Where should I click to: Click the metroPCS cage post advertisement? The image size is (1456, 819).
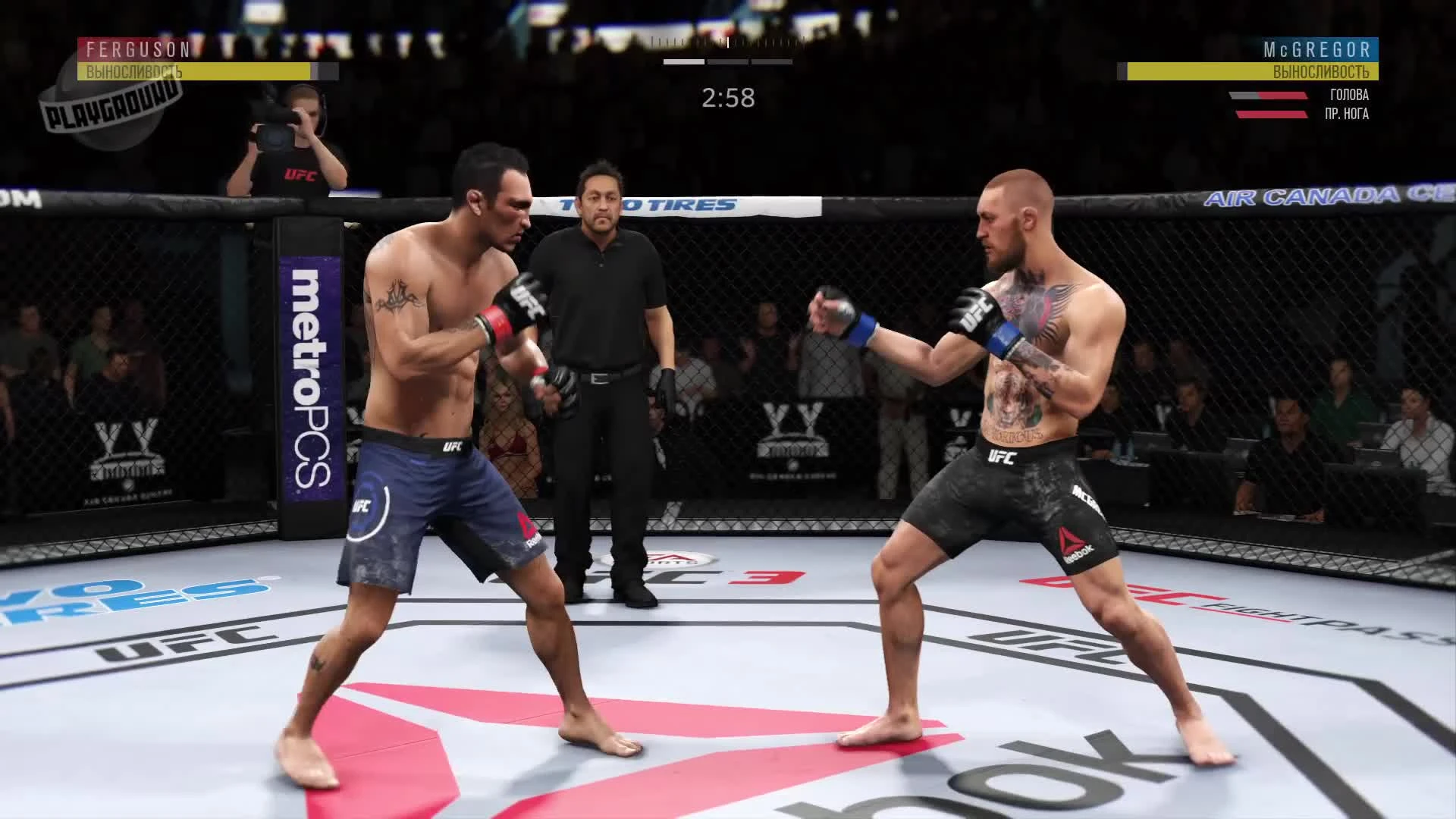[311, 379]
